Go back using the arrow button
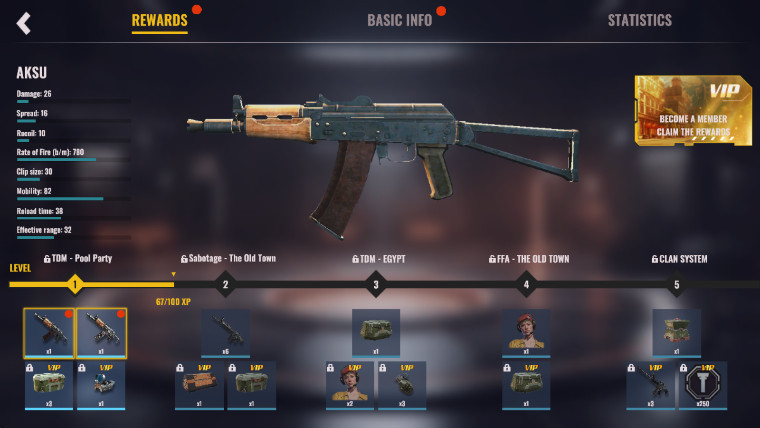Image resolution: width=760 pixels, height=428 pixels. [24, 22]
